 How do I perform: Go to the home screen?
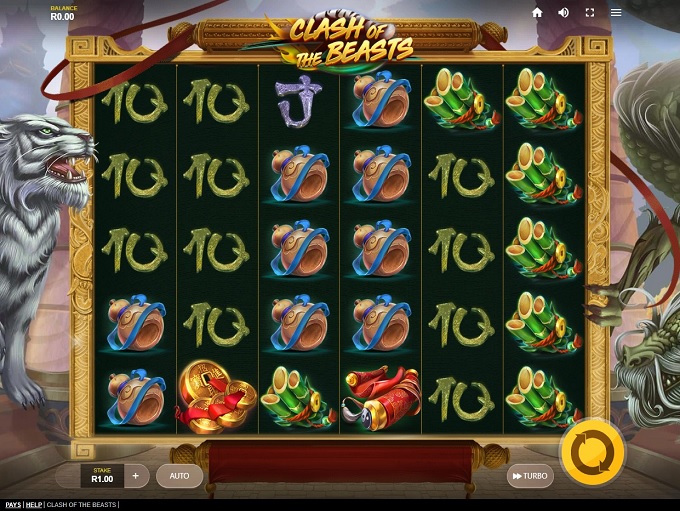(x=537, y=13)
